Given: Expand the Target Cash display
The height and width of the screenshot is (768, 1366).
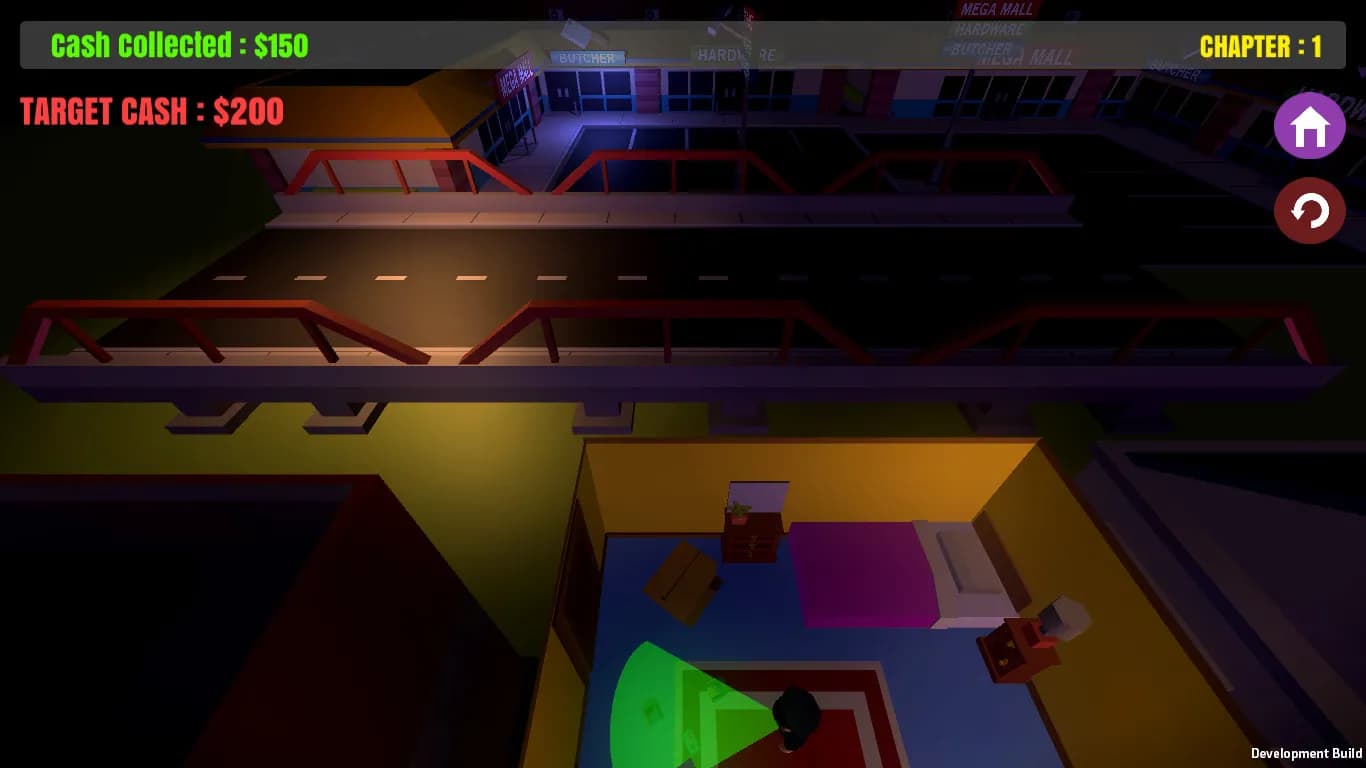Looking at the screenshot, I should coord(151,111).
